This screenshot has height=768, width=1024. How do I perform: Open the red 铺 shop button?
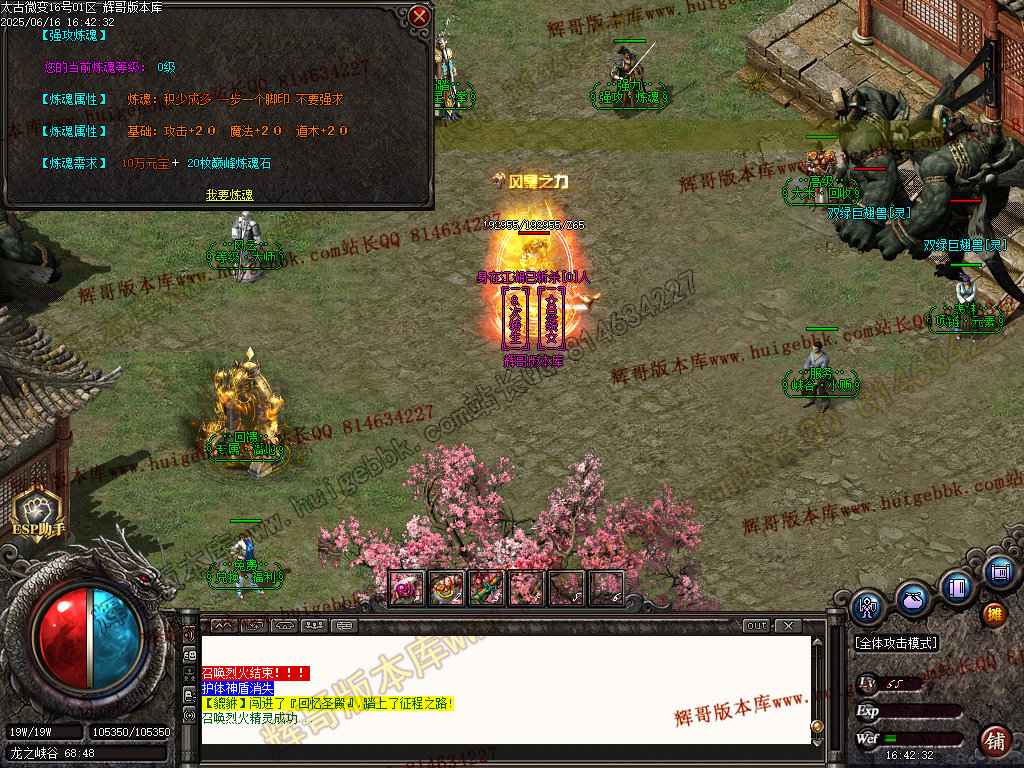pos(995,740)
